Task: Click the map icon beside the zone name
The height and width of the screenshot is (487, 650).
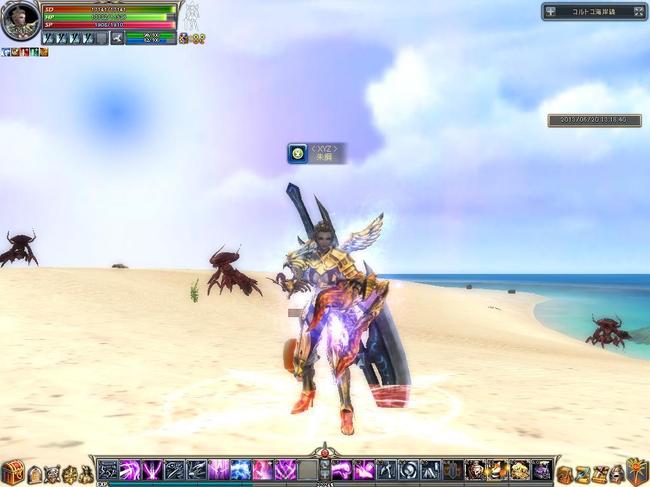Action: click(x=551, y=12)
